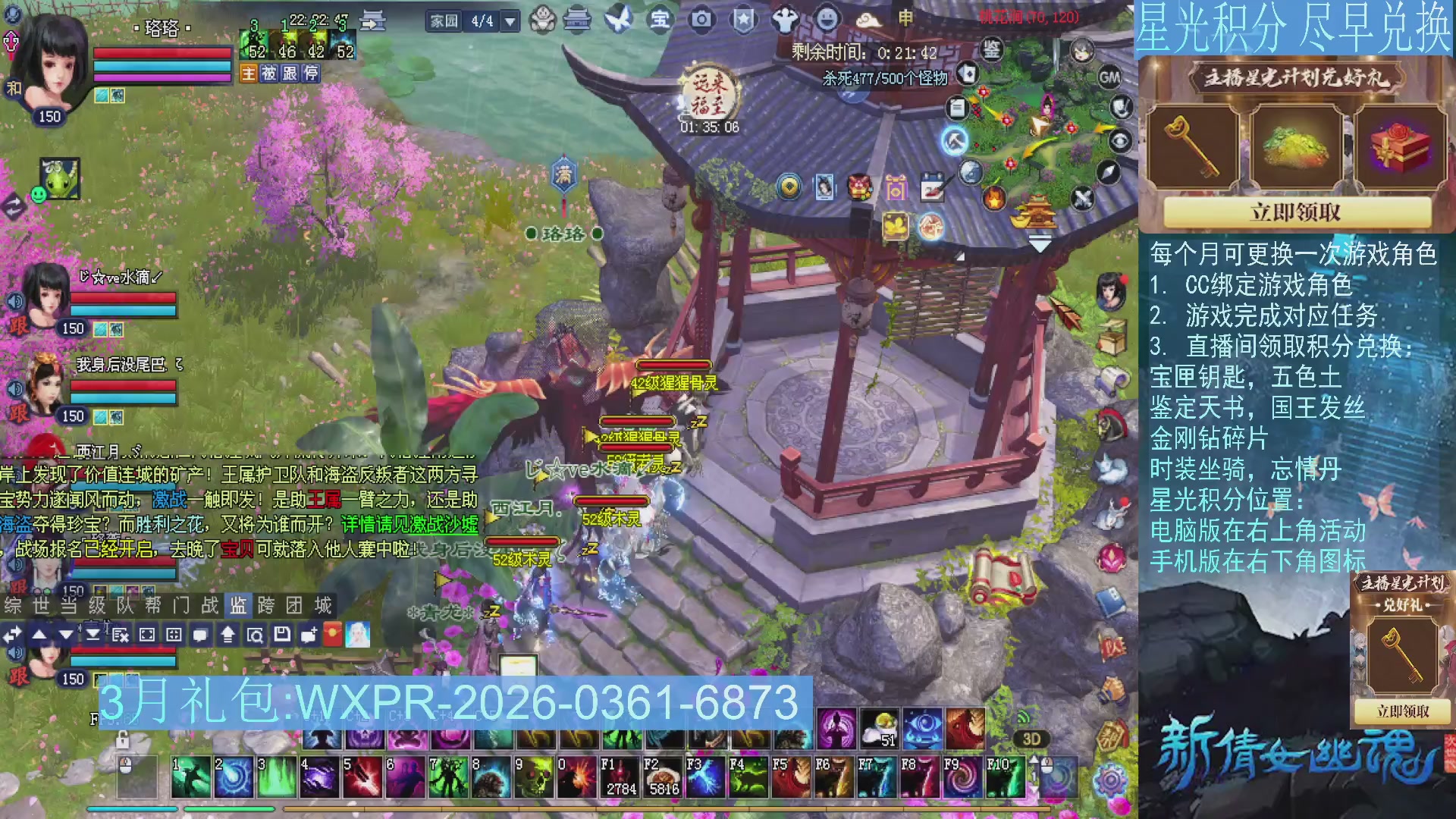The image size is (1456, 819).
Task: Click the compass navigation icon beside the minimap
Action: [x=1108, y=172]
